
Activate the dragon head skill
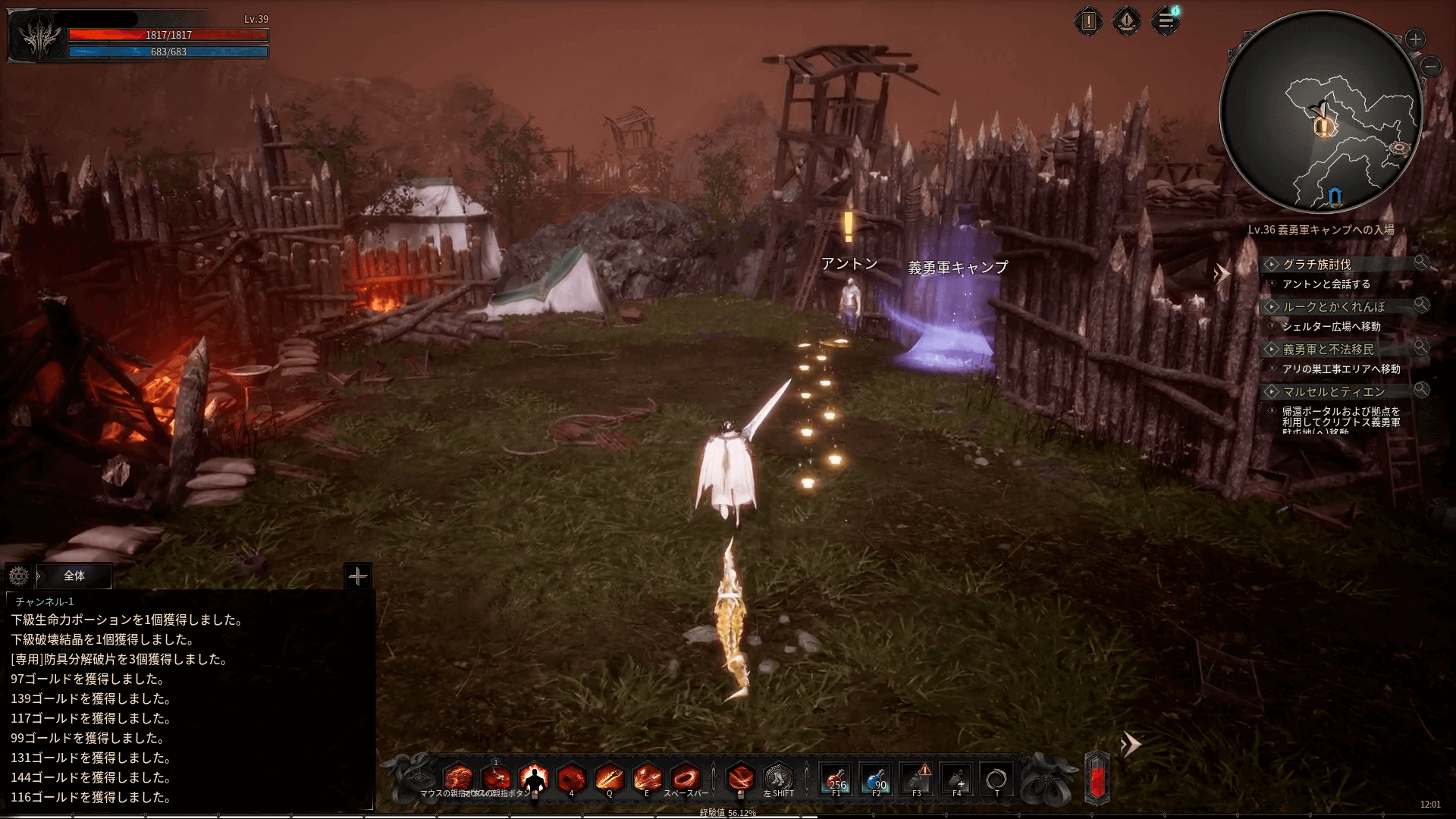pos(458,777)
